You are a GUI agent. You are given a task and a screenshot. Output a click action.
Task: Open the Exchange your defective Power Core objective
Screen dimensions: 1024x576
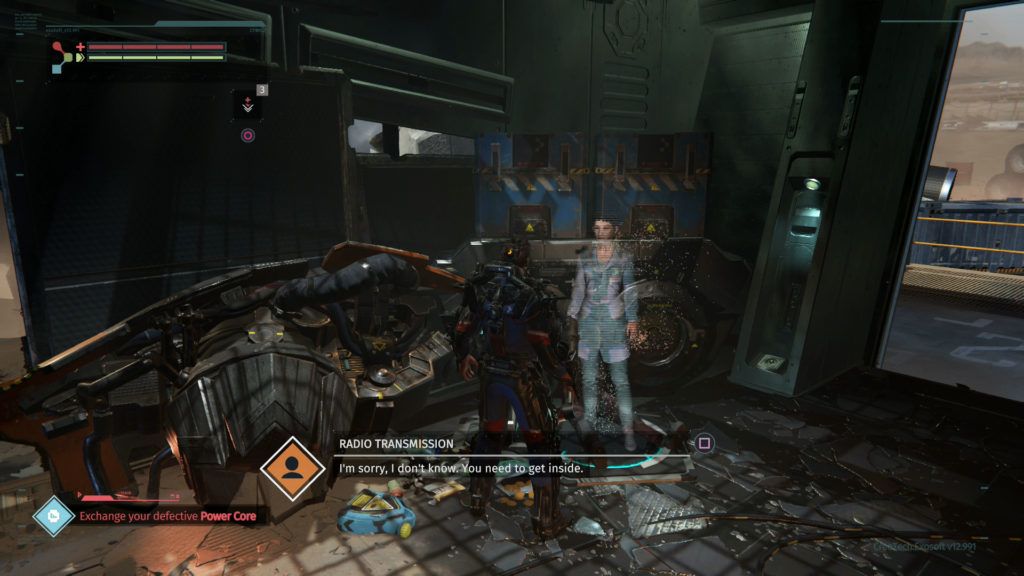click(172, 517)
